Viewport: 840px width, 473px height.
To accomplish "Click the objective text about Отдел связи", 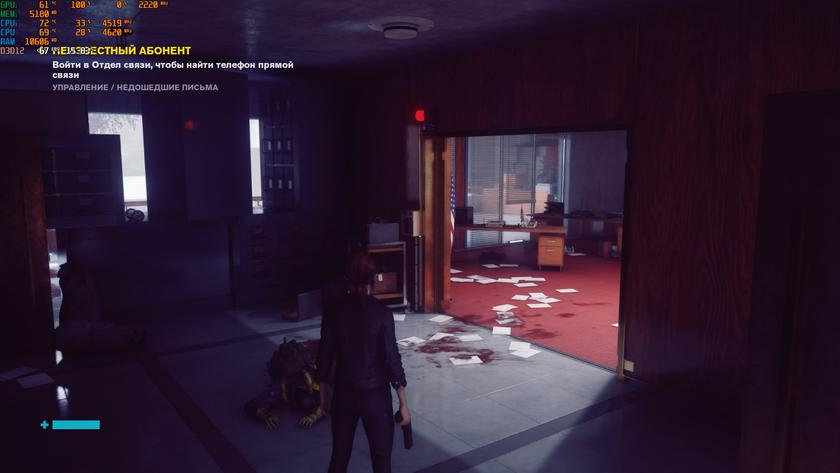I will (x=172, y=69).
